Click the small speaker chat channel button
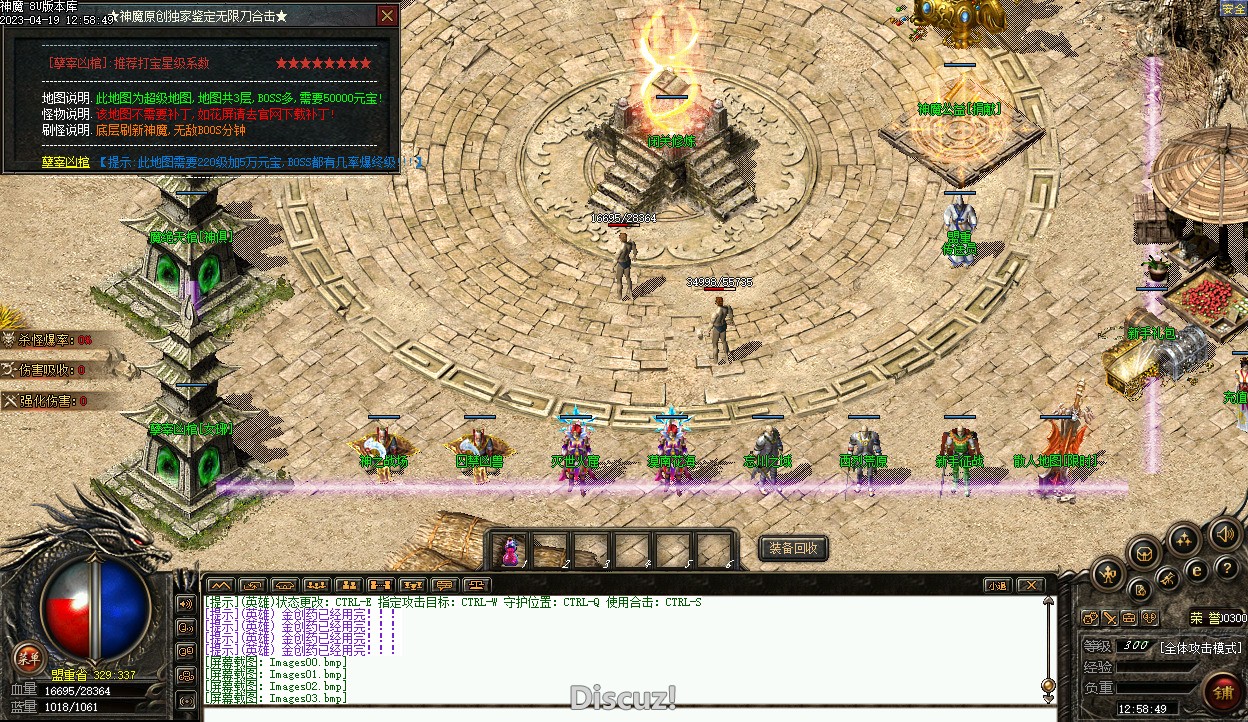1248x722 pixels. coord(185,604)
